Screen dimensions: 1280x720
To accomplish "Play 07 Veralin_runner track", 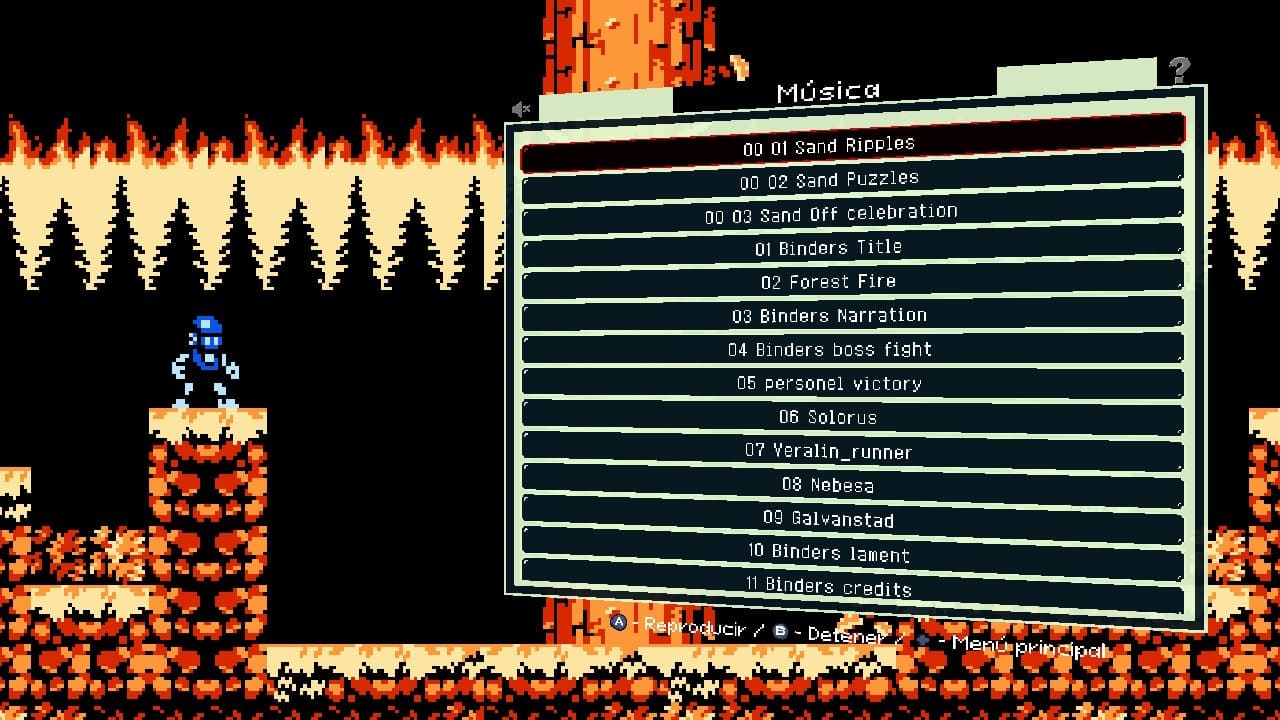I will [x=829, y=451].
